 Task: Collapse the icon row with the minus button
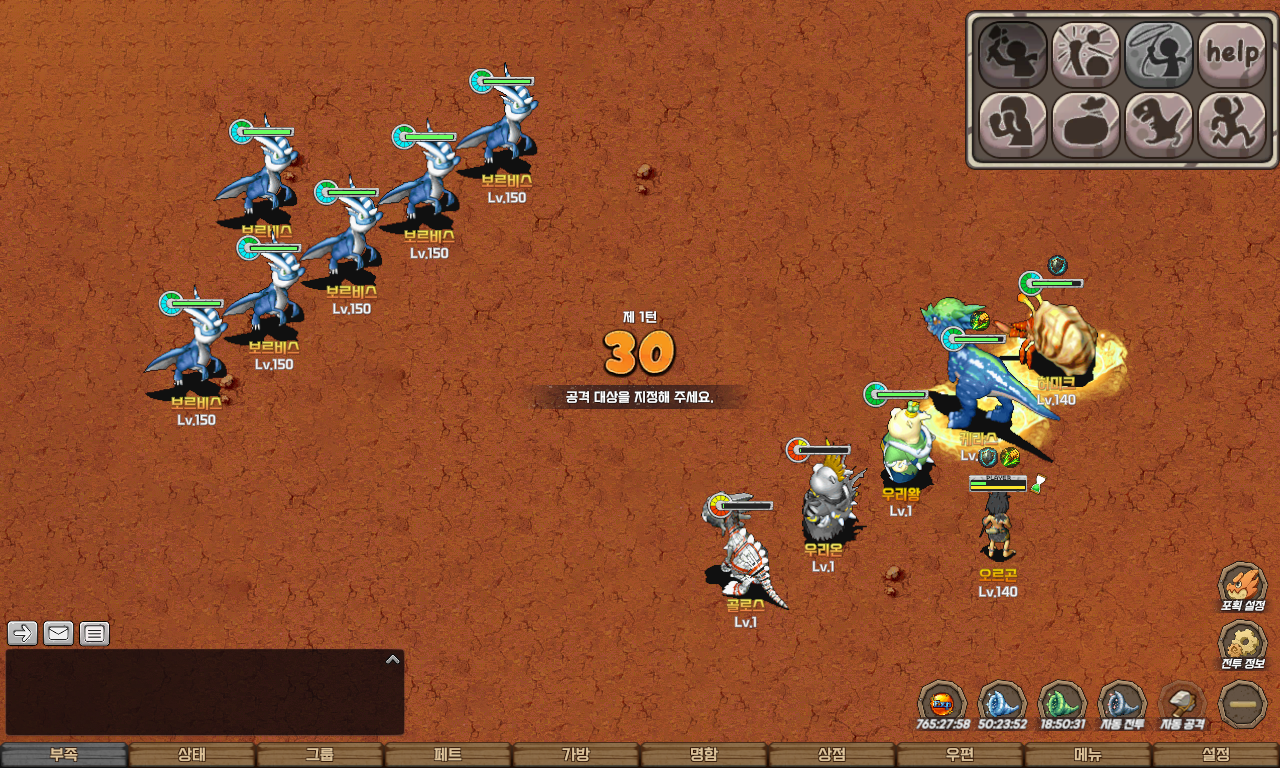(1243, 704)
